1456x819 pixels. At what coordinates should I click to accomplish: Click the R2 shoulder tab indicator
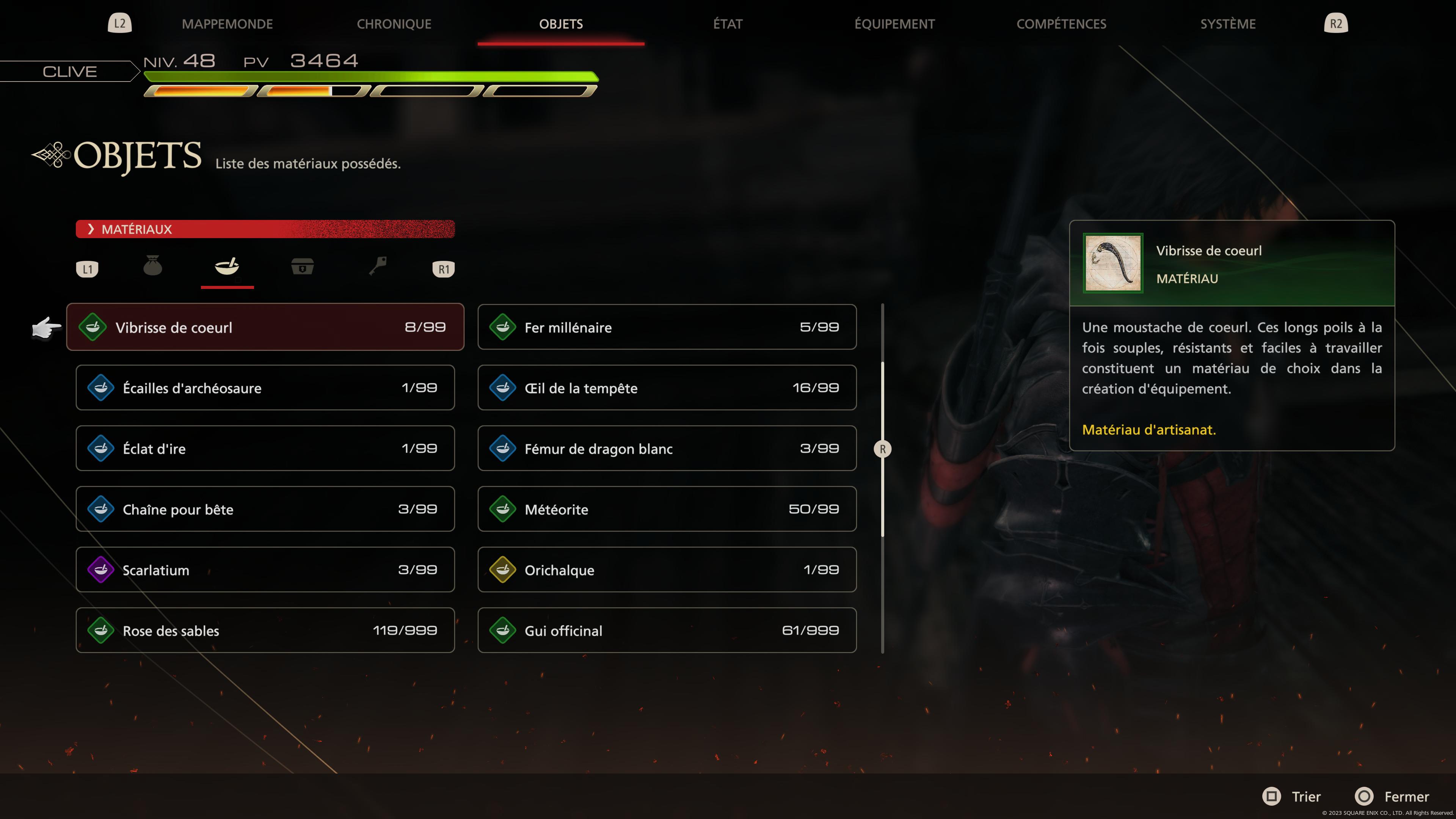click(1336, 23)
